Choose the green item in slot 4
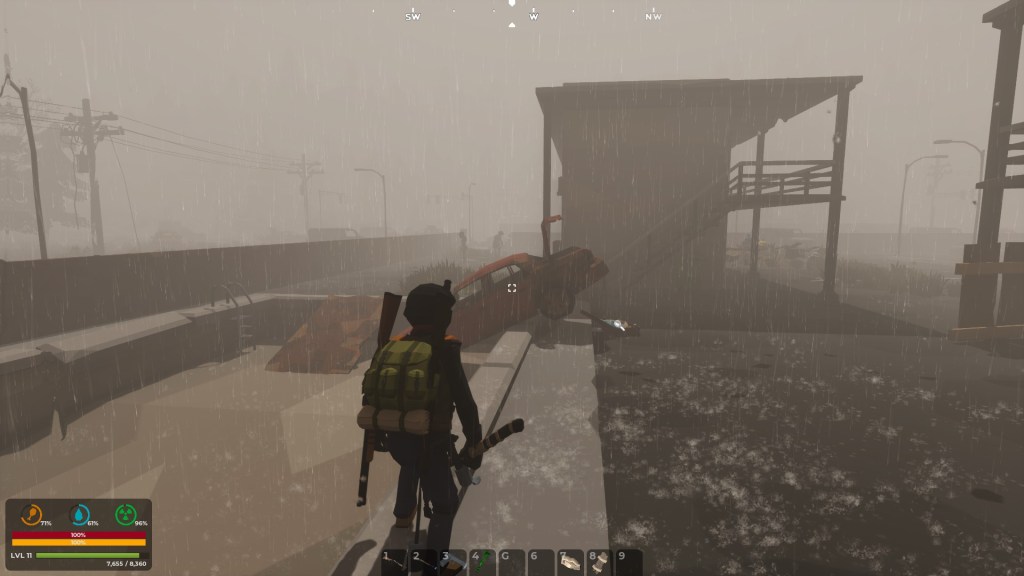The image size is (1024, 576). (483, 562)
